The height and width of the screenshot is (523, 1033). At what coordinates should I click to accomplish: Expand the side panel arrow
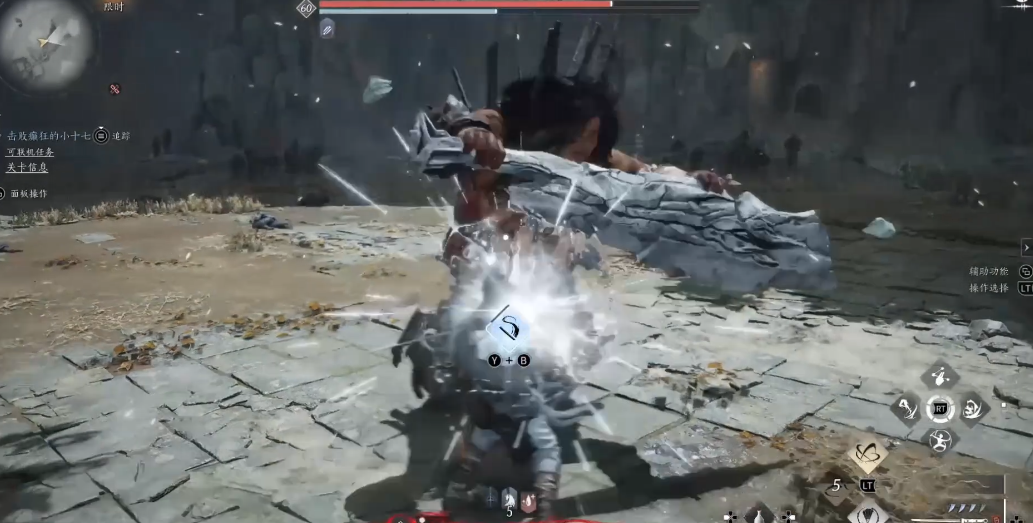1026,247
